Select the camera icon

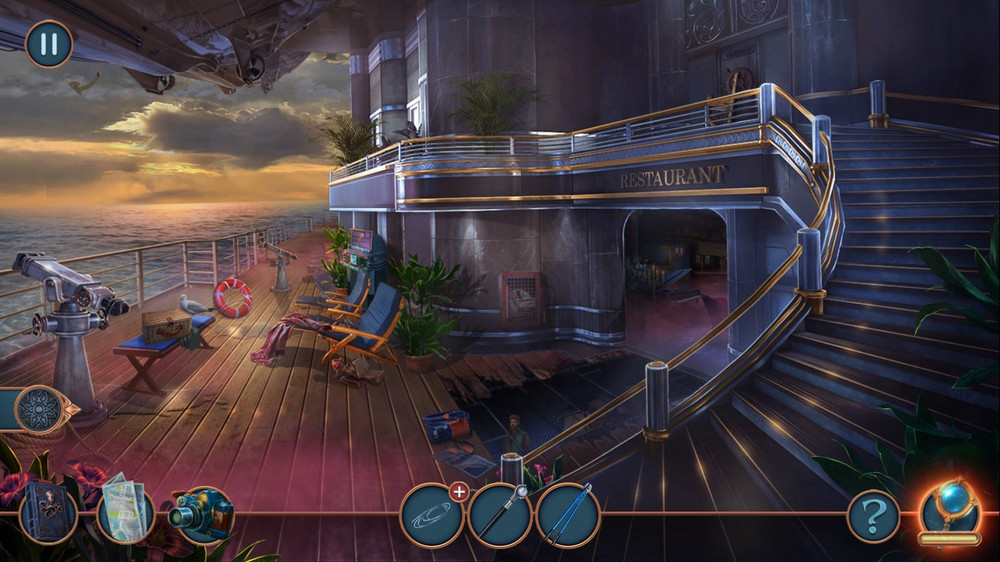pyautogui.click(x=201, y=514)
